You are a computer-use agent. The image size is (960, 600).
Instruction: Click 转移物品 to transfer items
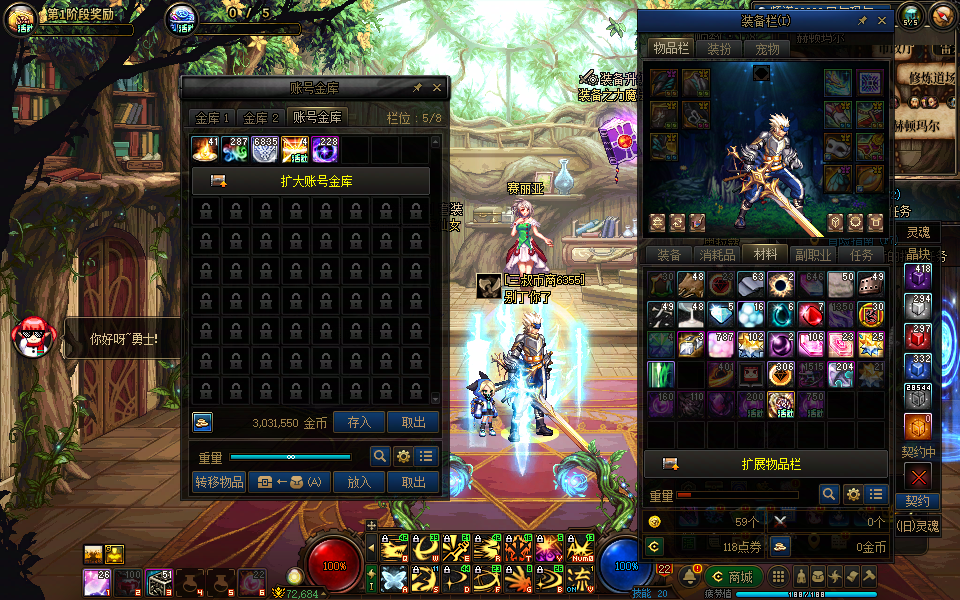(x=219, y=482)
